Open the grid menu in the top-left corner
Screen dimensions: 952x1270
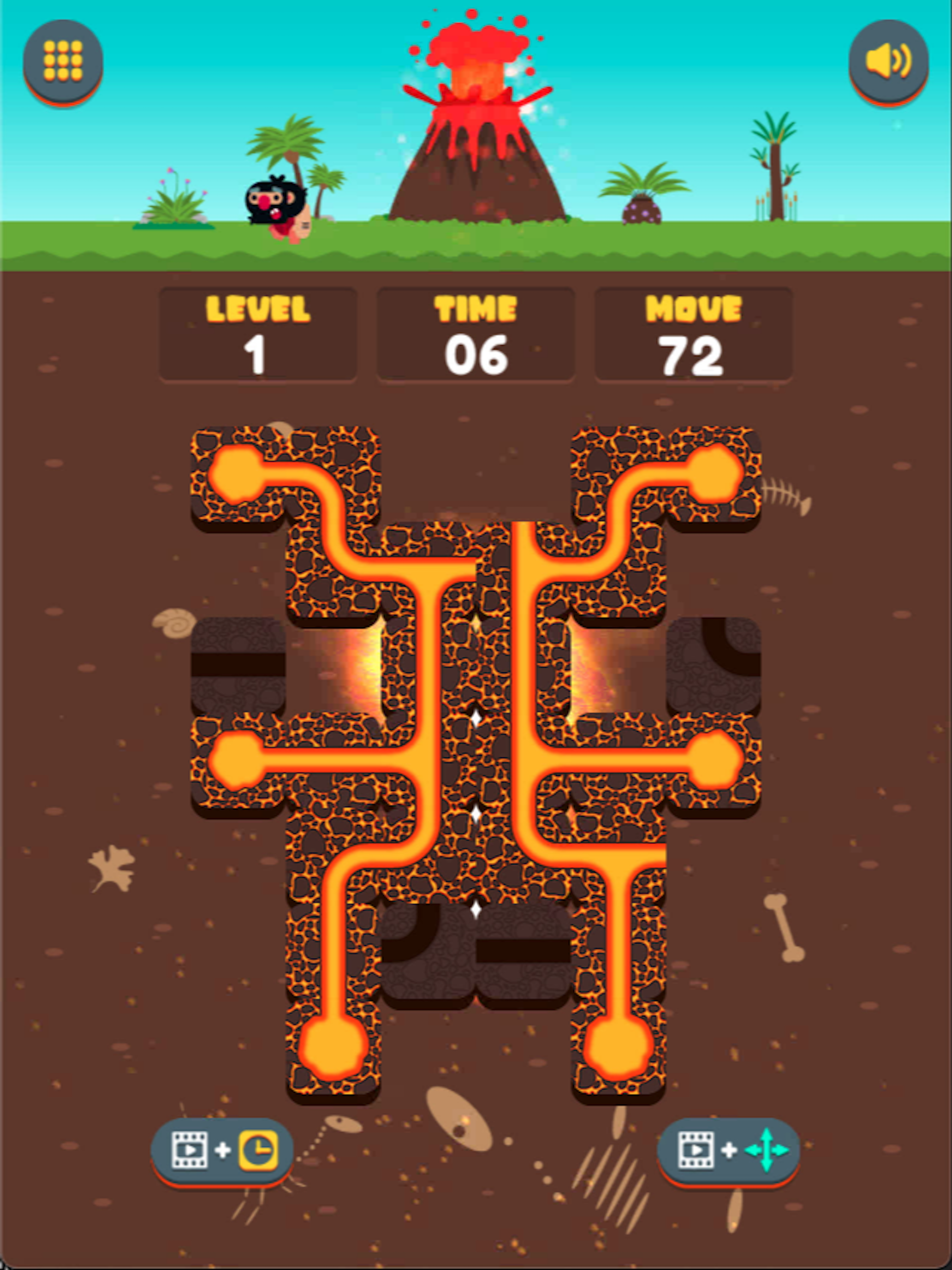63,62
